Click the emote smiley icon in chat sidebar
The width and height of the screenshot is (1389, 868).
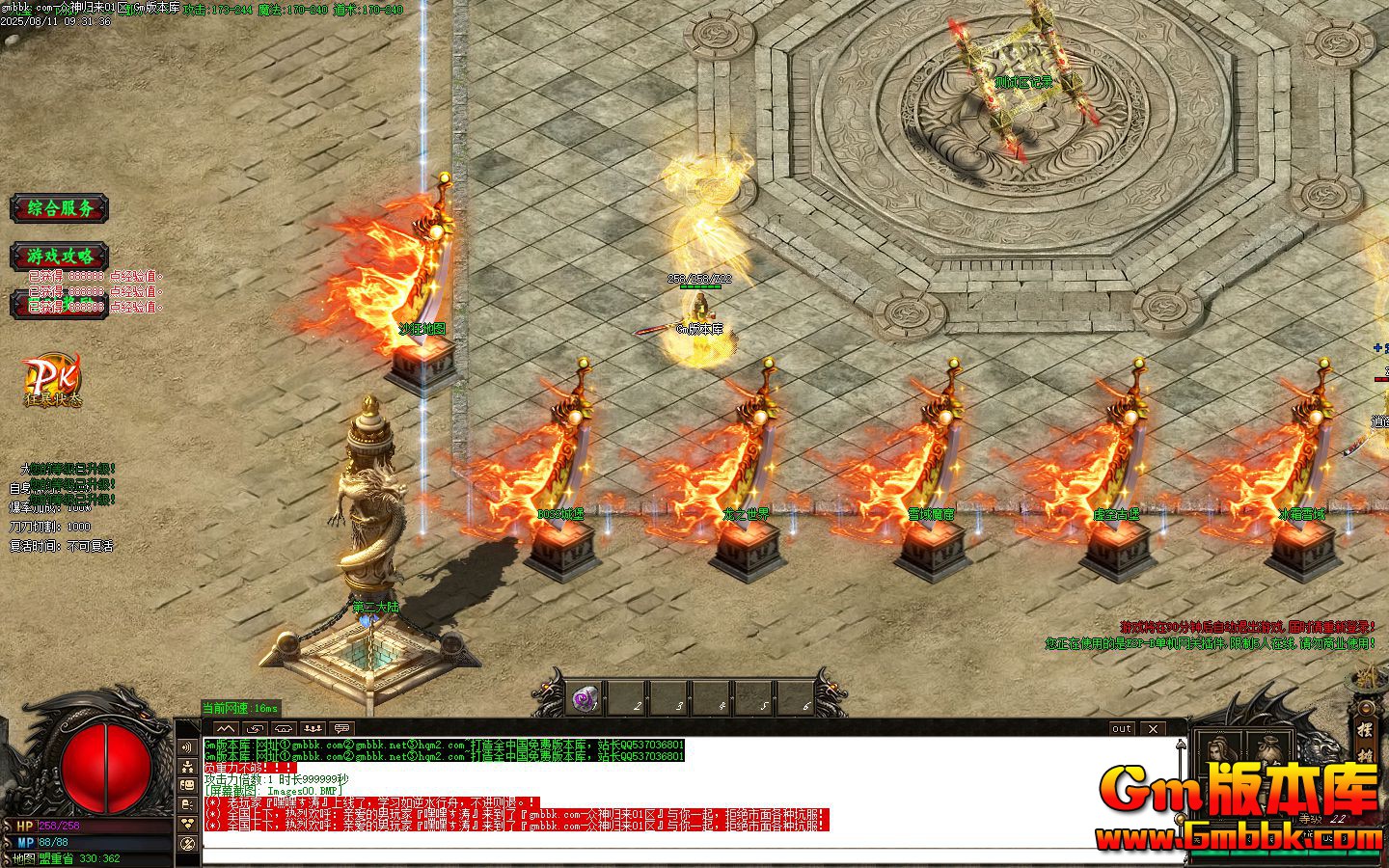tap(186, 785)
